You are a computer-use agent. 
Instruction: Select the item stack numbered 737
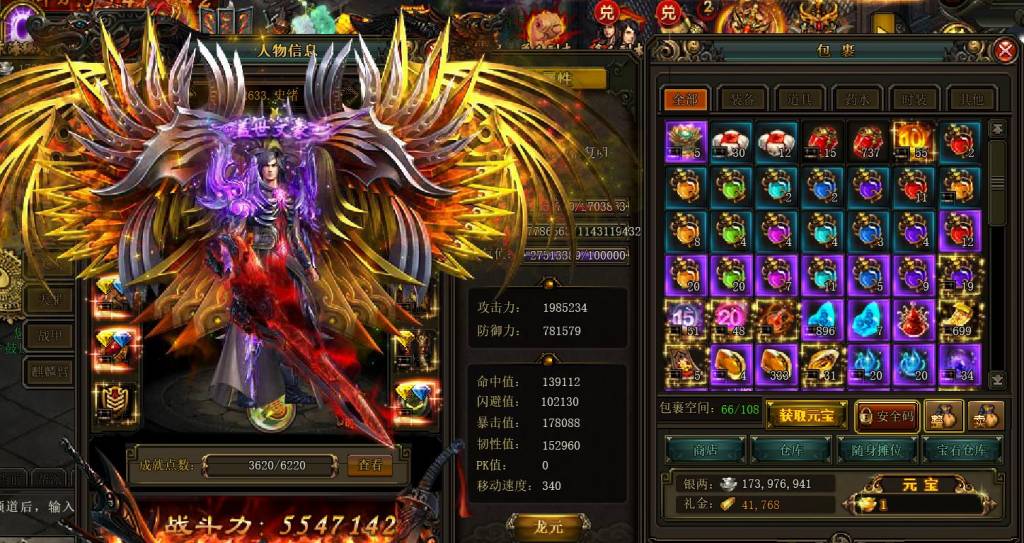point(869,141)
